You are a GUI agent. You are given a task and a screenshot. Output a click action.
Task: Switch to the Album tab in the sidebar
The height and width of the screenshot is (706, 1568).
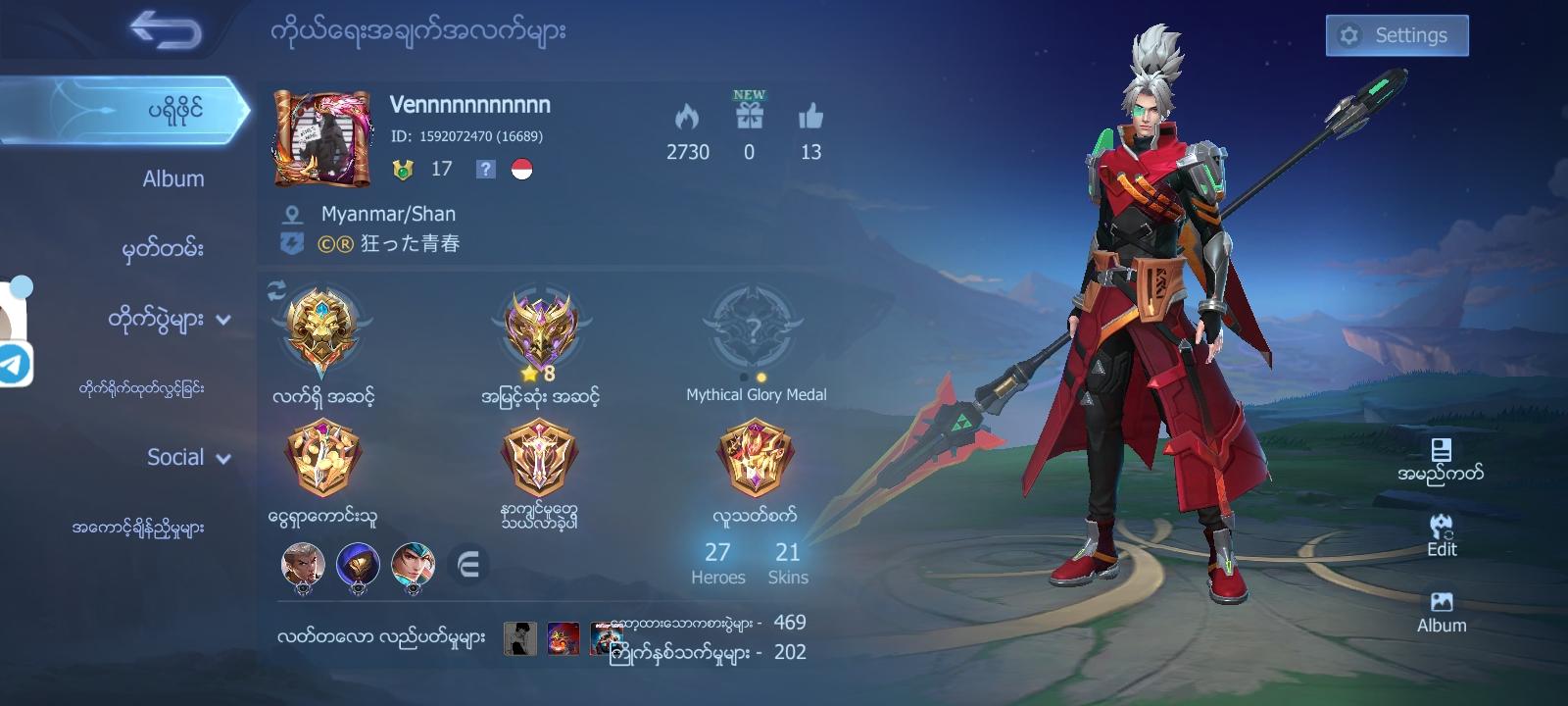[x=172, y=178]
